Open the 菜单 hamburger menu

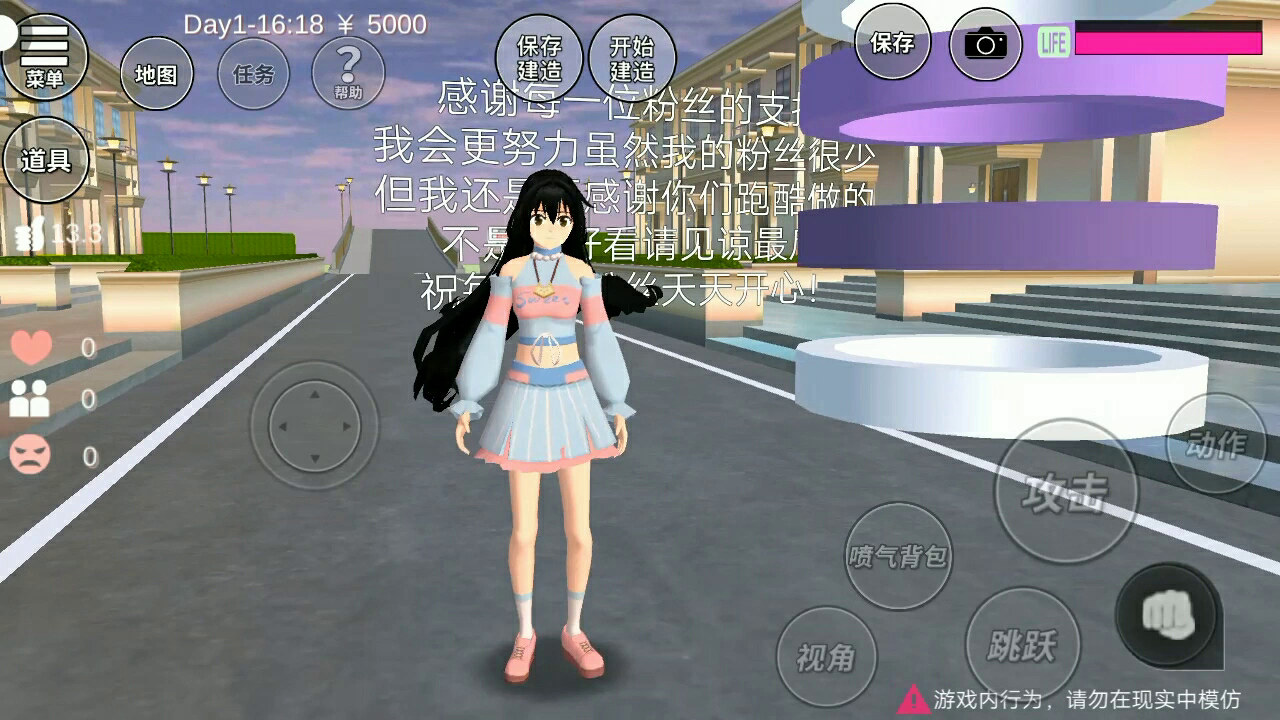tap(44, 55)
